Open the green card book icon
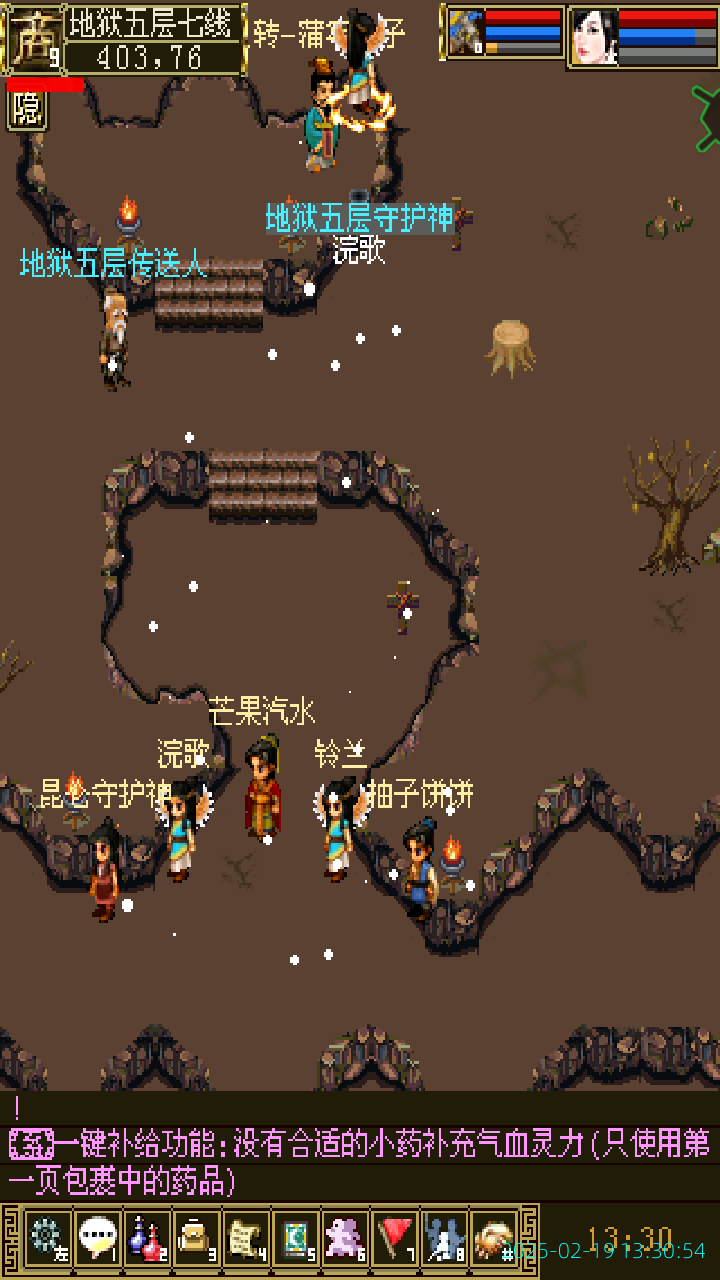720x1280 pixels. 296,1240
